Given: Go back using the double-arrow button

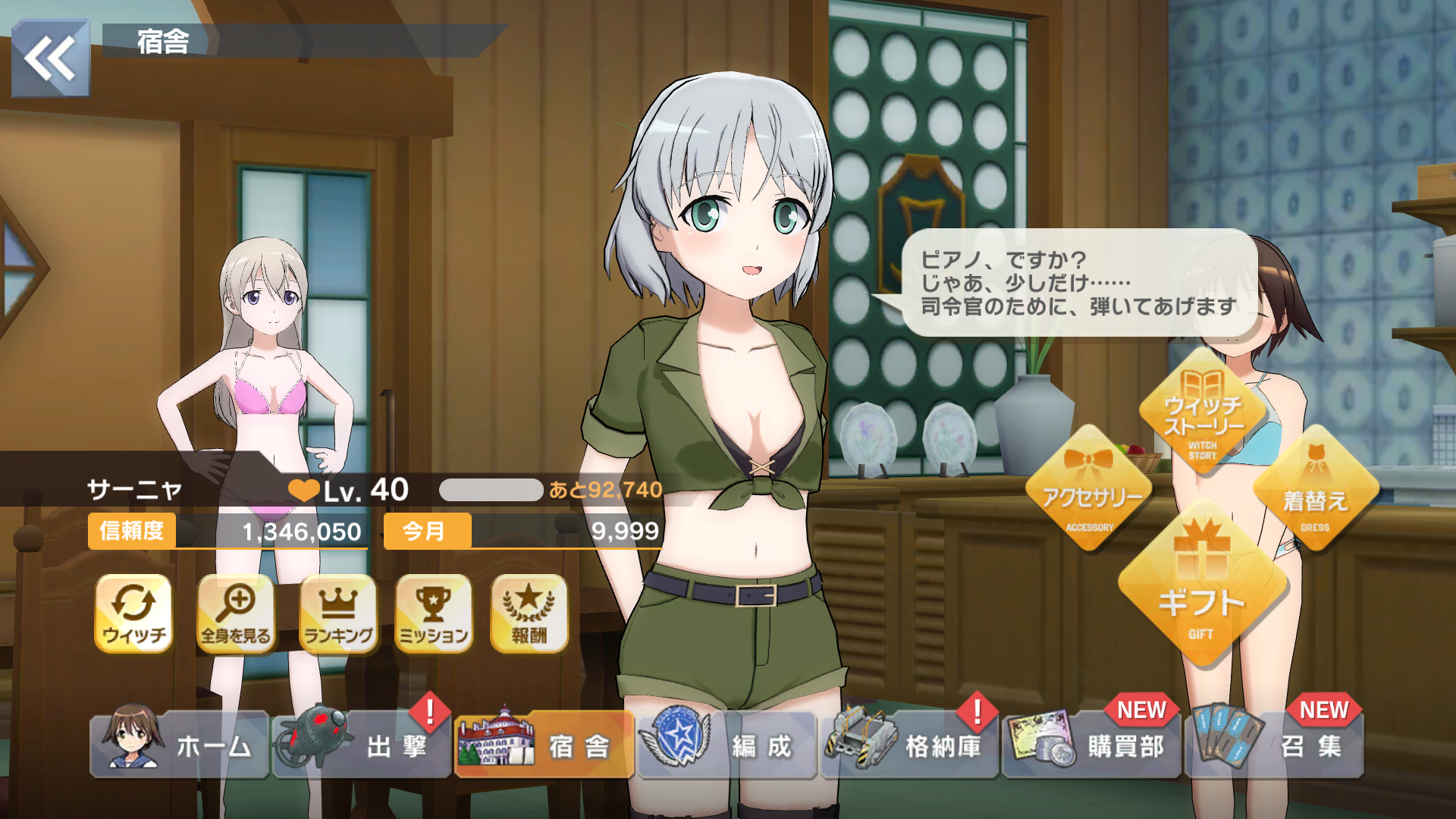Looking at the screenshot, I should click(50, 58).
